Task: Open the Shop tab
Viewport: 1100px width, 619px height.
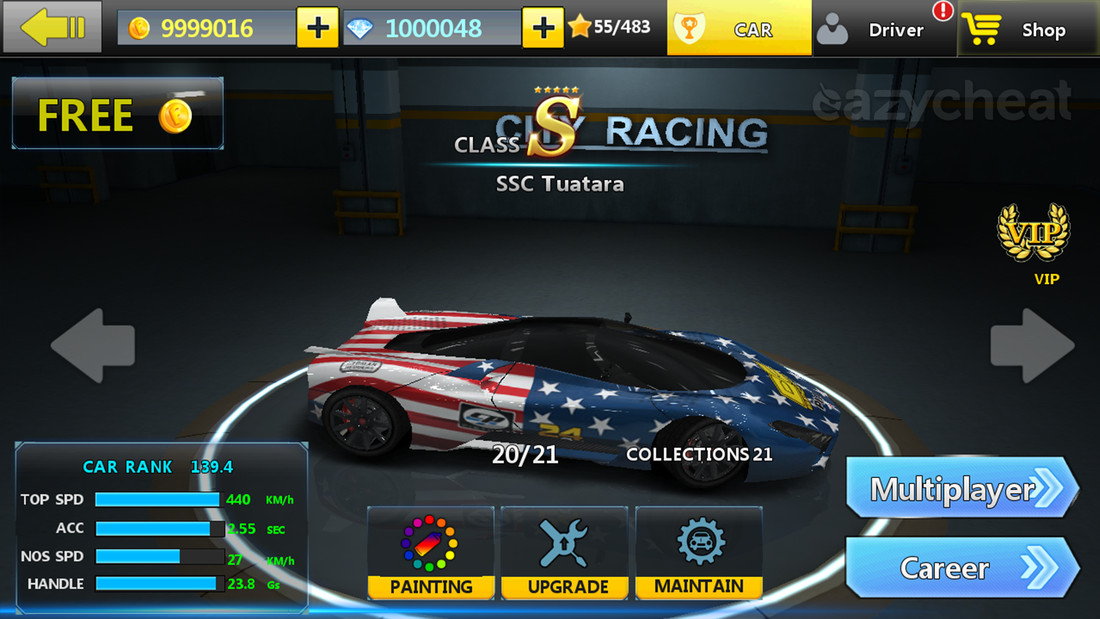Action: click(1027, 29)
